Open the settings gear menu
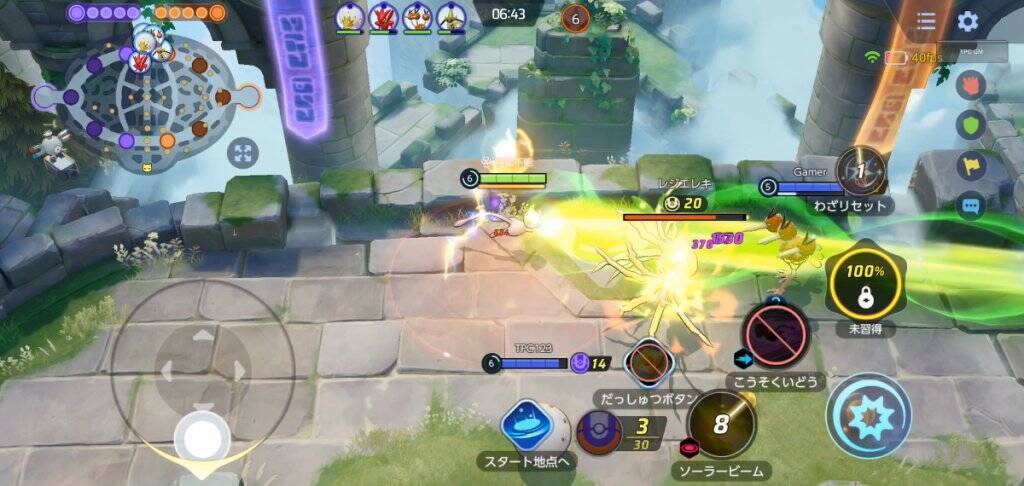1024x486 pixels. point(967,21)
